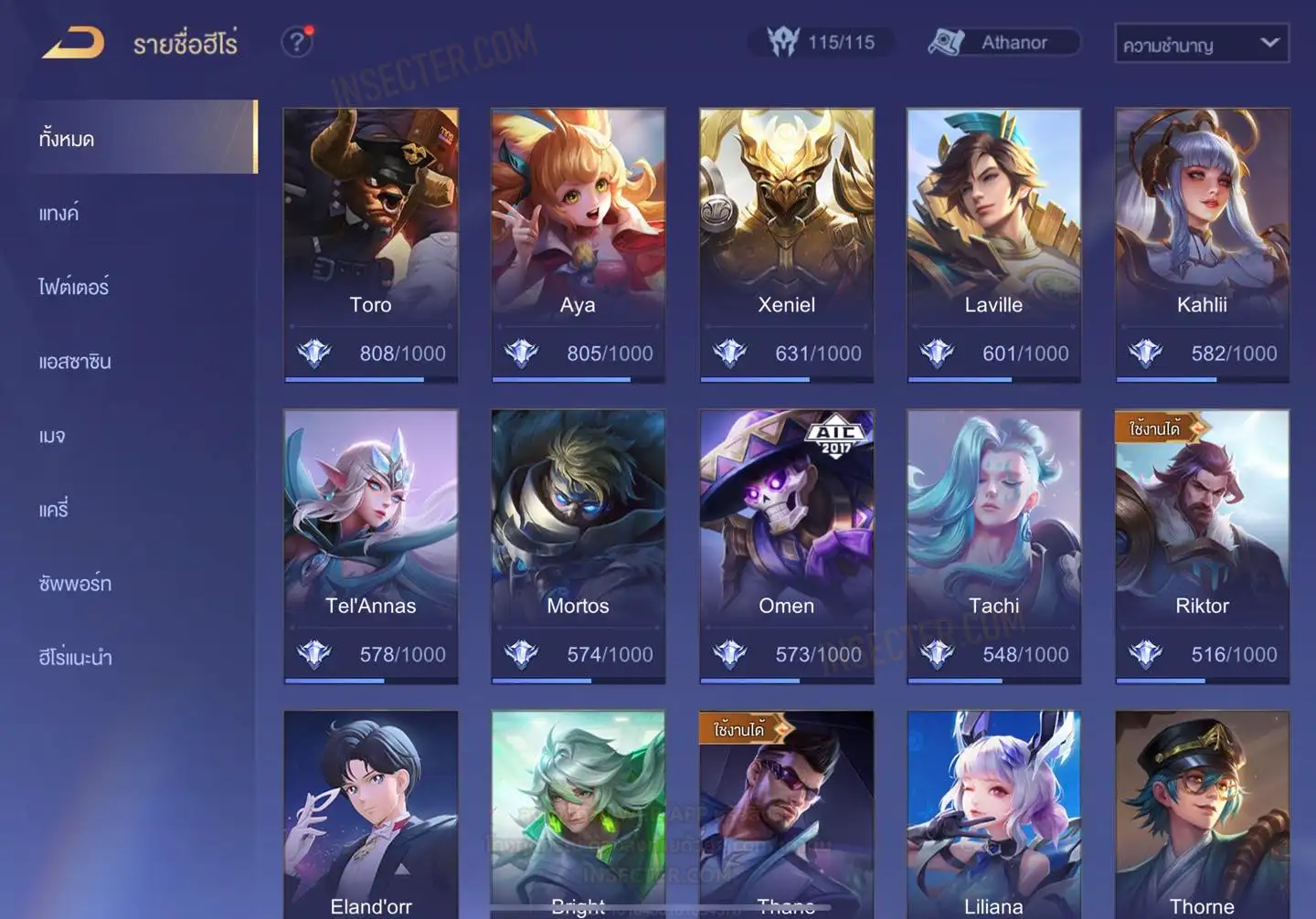The width and height of the screenshot is (1316, 919).
Task: Show the เมจ (Mage) heroes
Action: pos(52,436)
